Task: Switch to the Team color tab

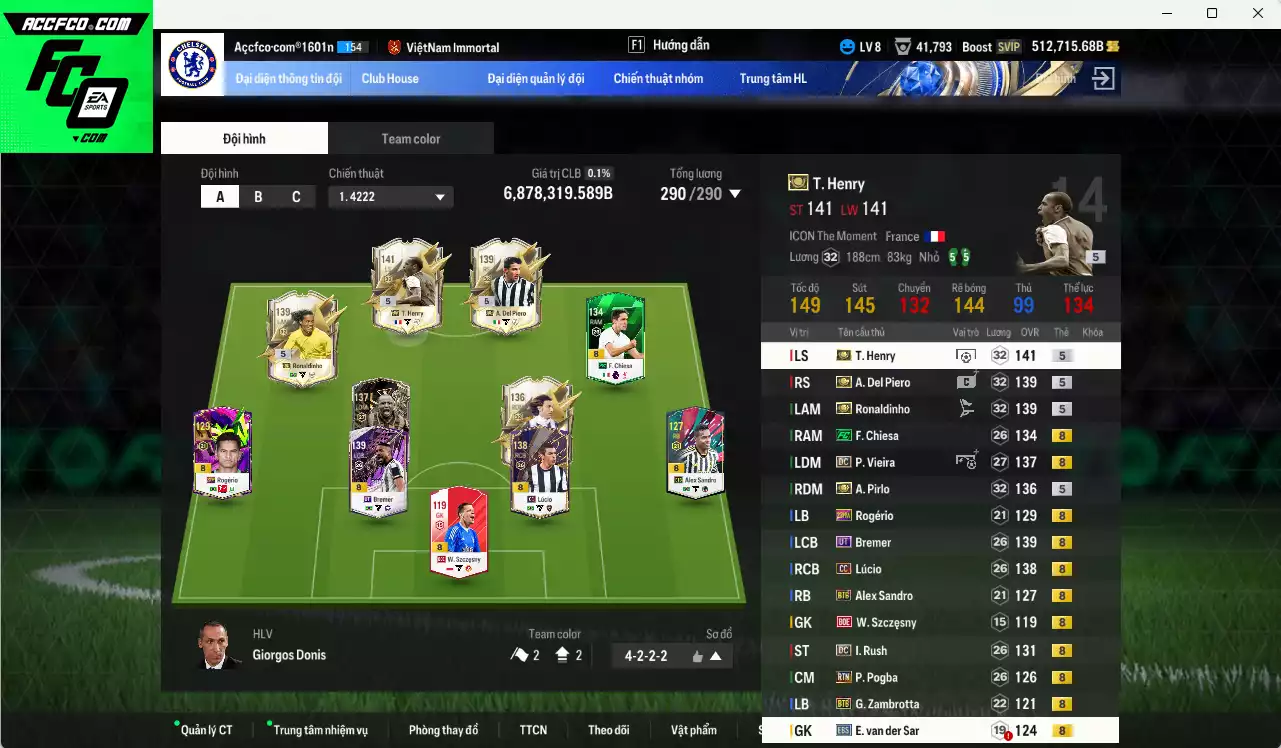Action: [x=411, y=138]
